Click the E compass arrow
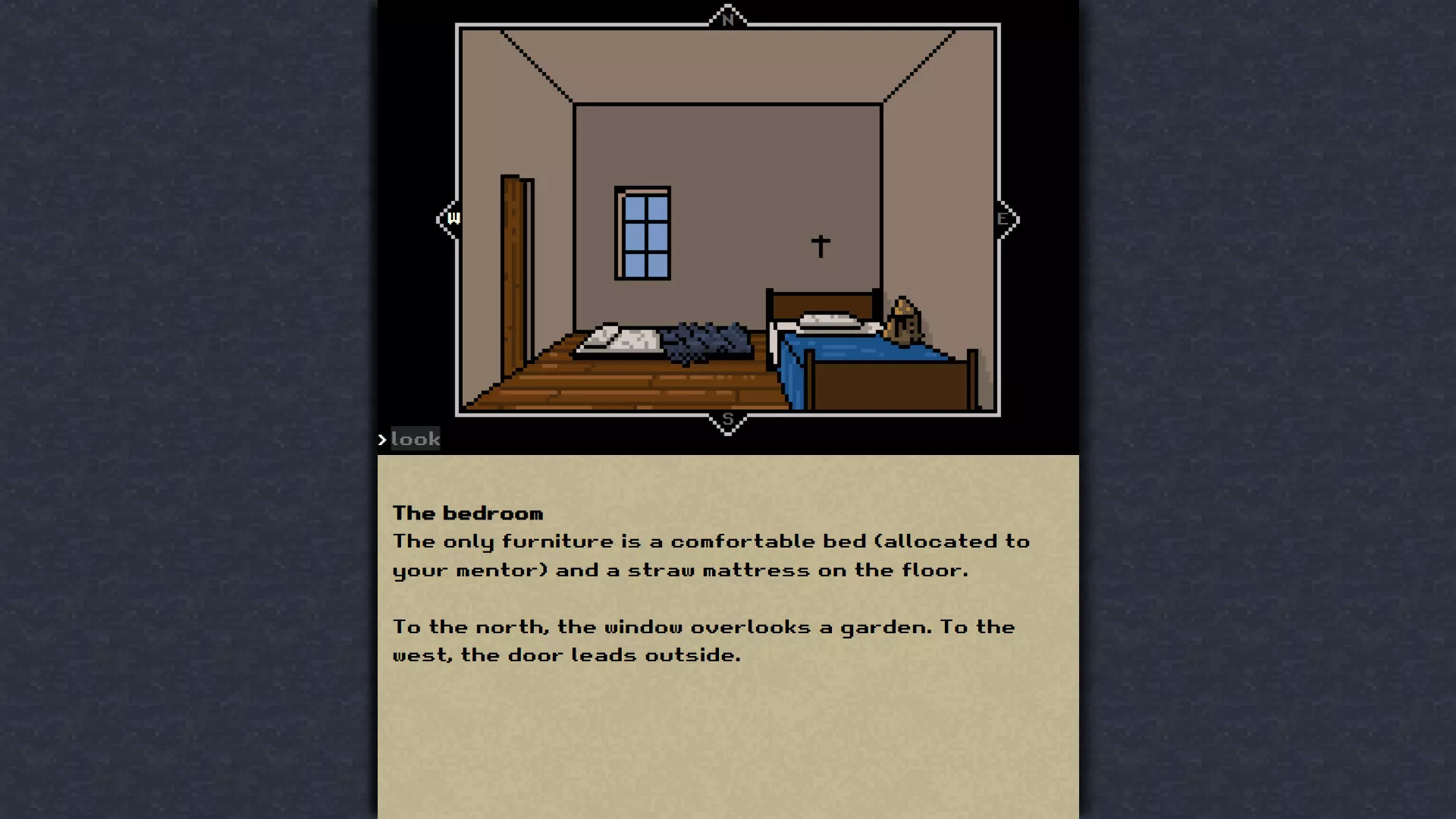 pyautogui.click(x=1003, y=218)
